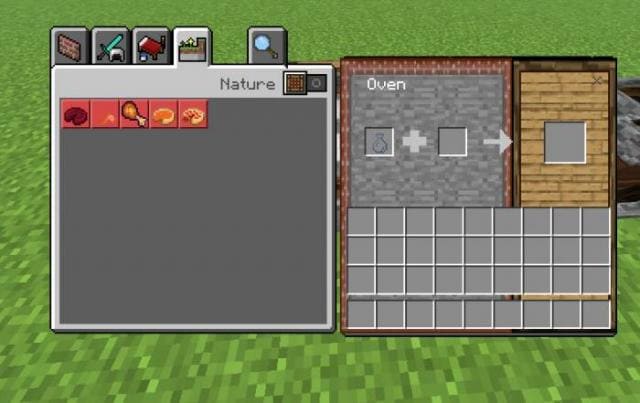Click the Oven input slot with bag outline

(380, 142)
